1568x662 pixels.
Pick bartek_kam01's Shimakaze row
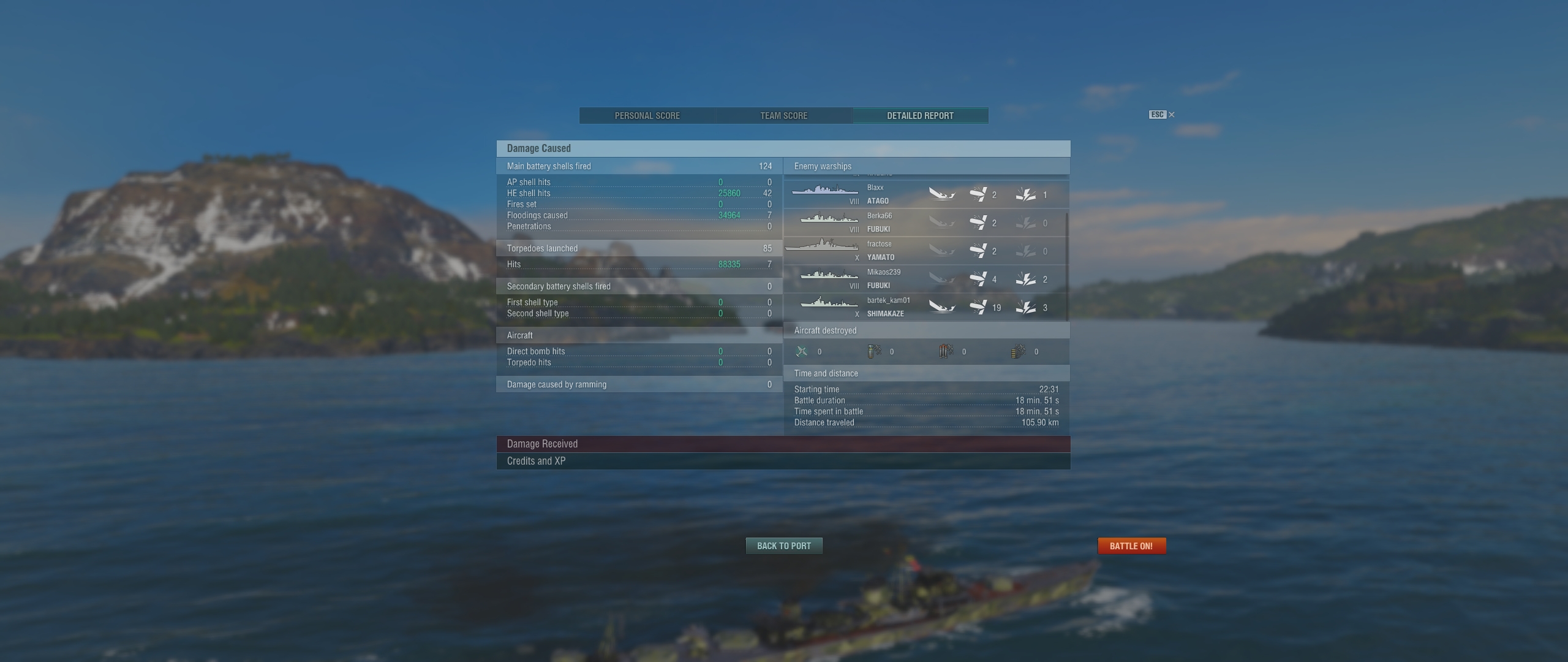924,308
